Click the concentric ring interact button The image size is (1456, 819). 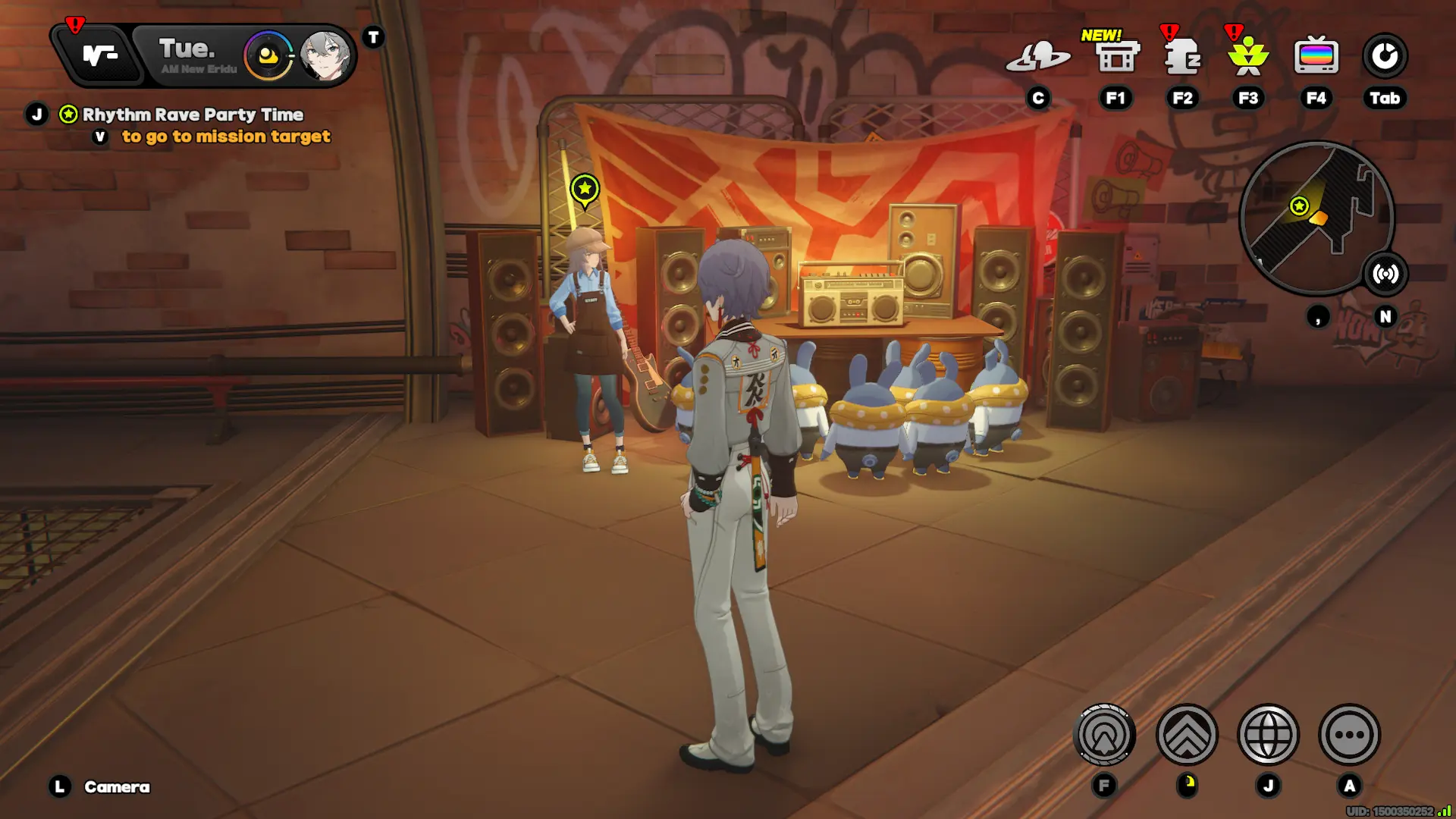tap(1104, 734)
